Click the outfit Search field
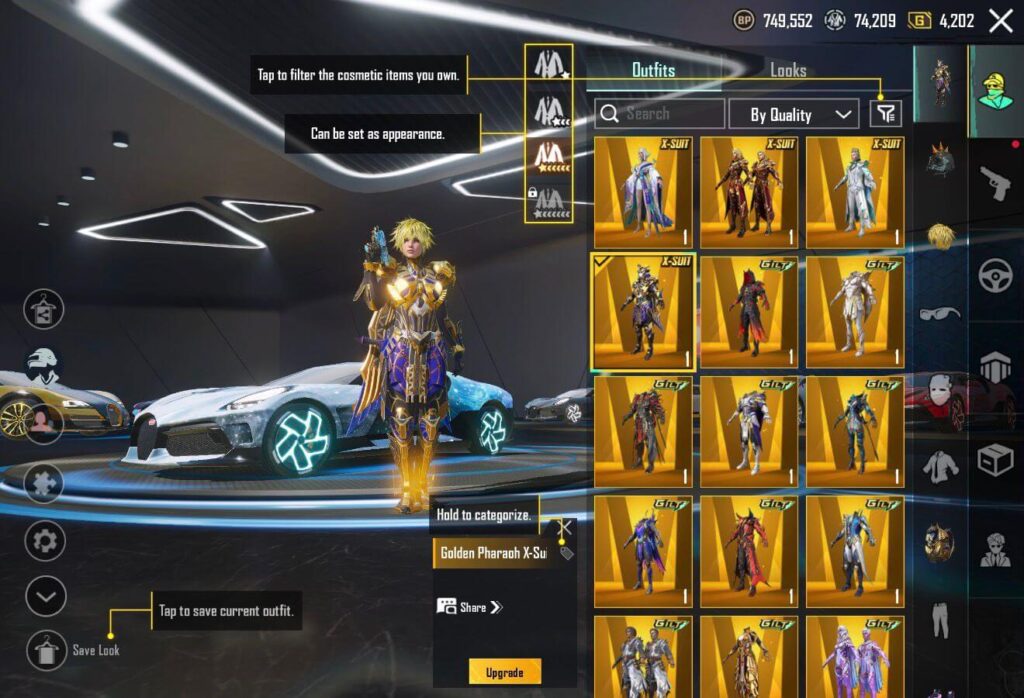Viewport: 1024px width, 698px height. [x=660, y=114]
